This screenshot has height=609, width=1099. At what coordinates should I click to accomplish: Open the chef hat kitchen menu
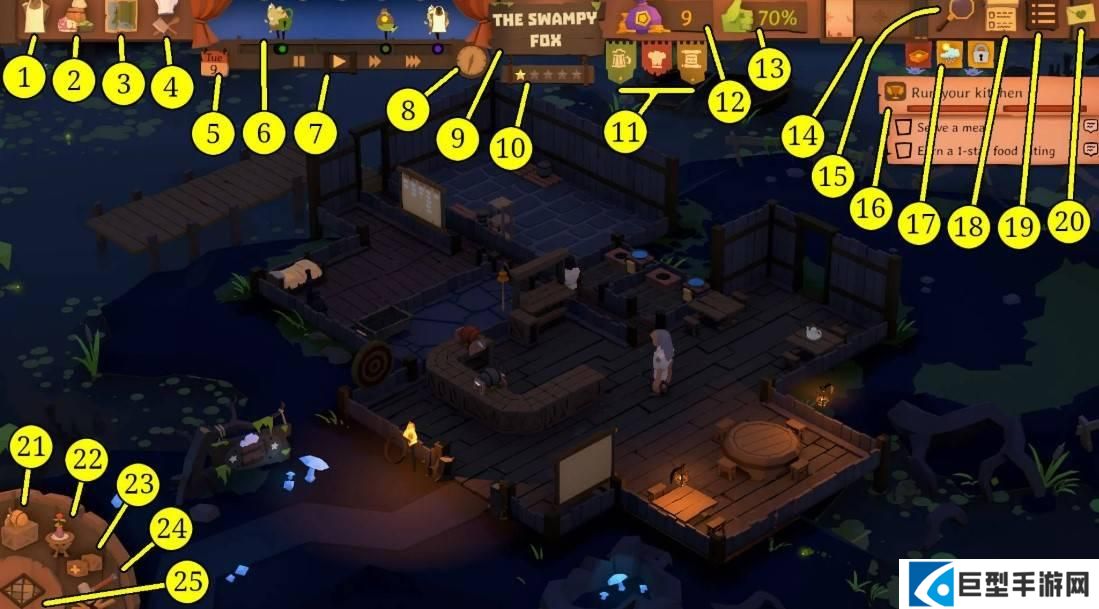166,17
